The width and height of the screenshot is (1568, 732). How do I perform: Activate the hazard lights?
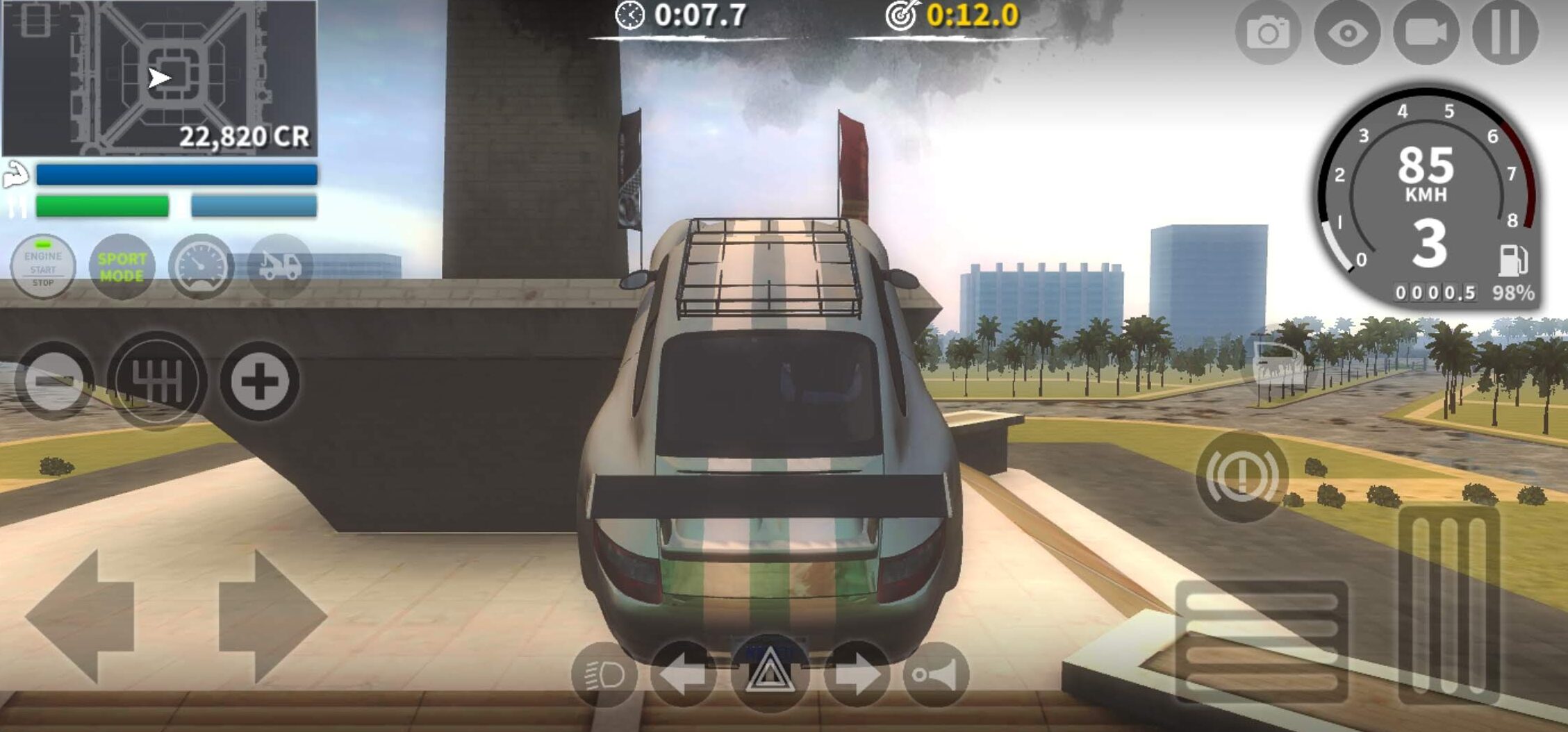[x=769, y=674]
